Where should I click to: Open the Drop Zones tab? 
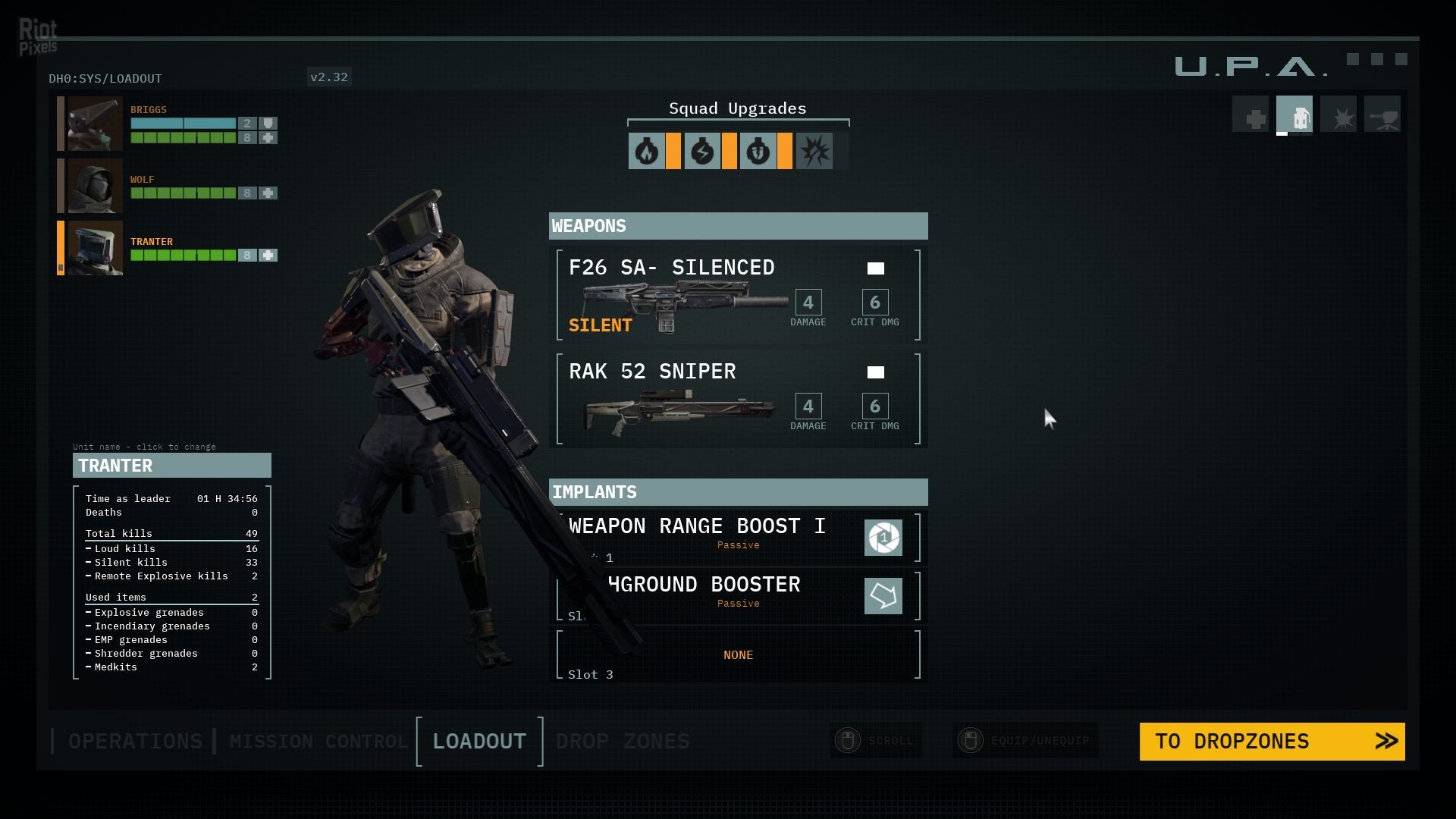pos(623,741)
